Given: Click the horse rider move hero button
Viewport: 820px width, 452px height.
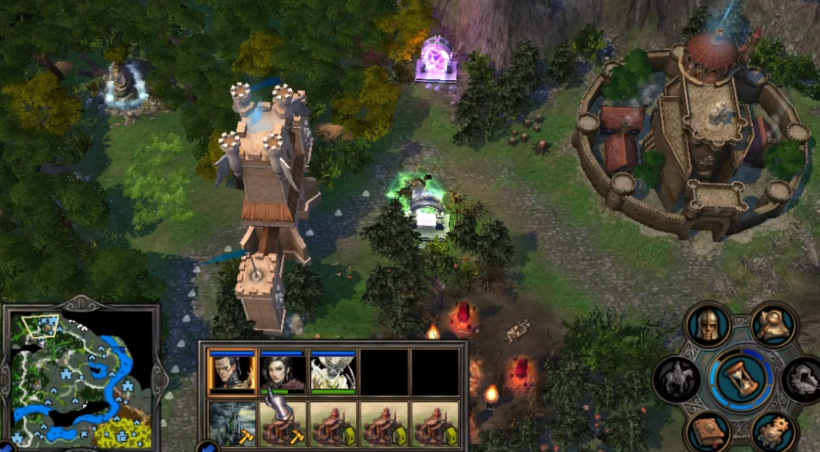Looking at the screenshot, I should [675, 380].
